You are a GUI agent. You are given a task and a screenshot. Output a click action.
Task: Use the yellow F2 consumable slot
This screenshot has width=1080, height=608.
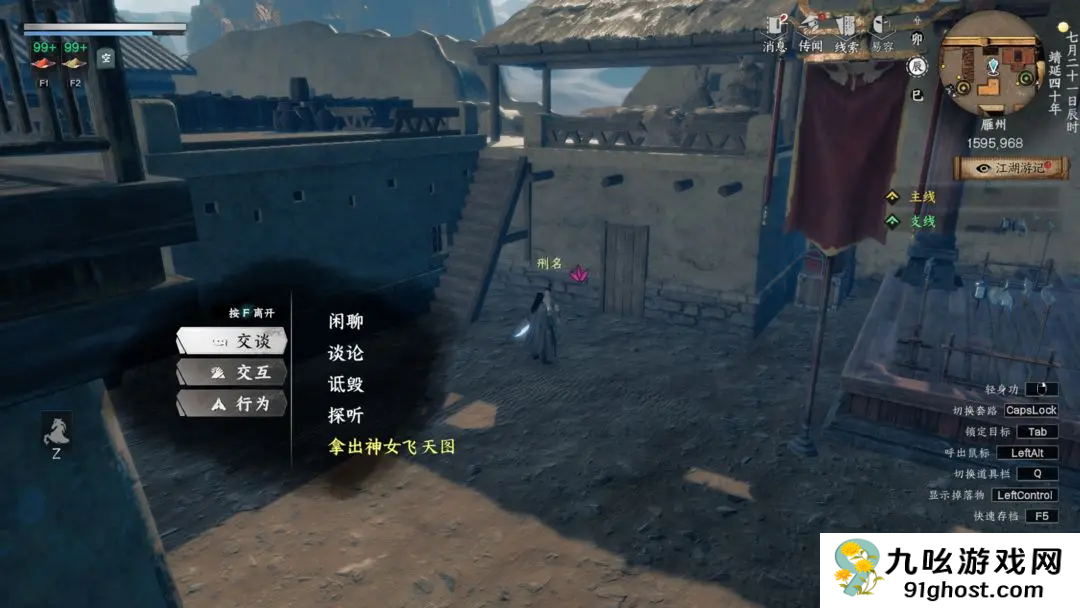point(75,63)
